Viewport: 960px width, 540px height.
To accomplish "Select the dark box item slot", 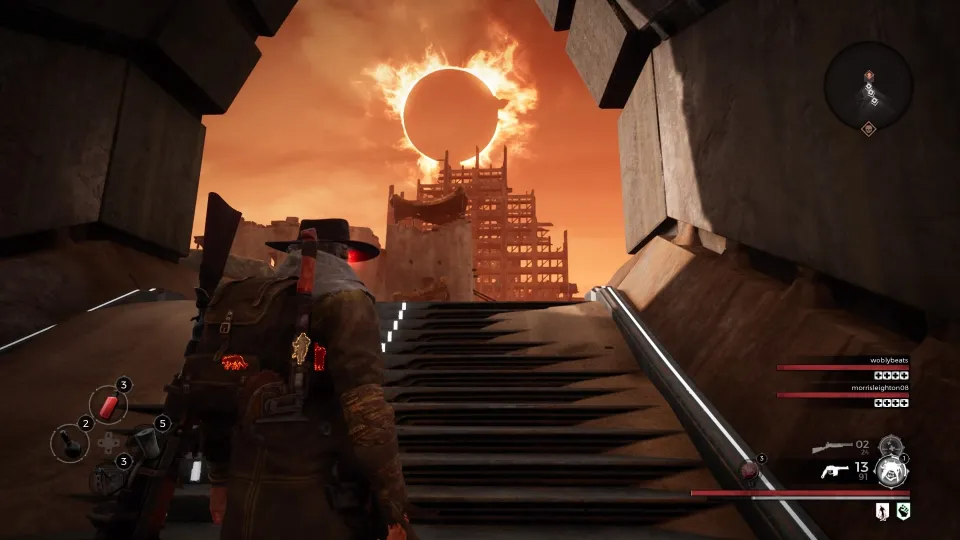I will (107, 477).
